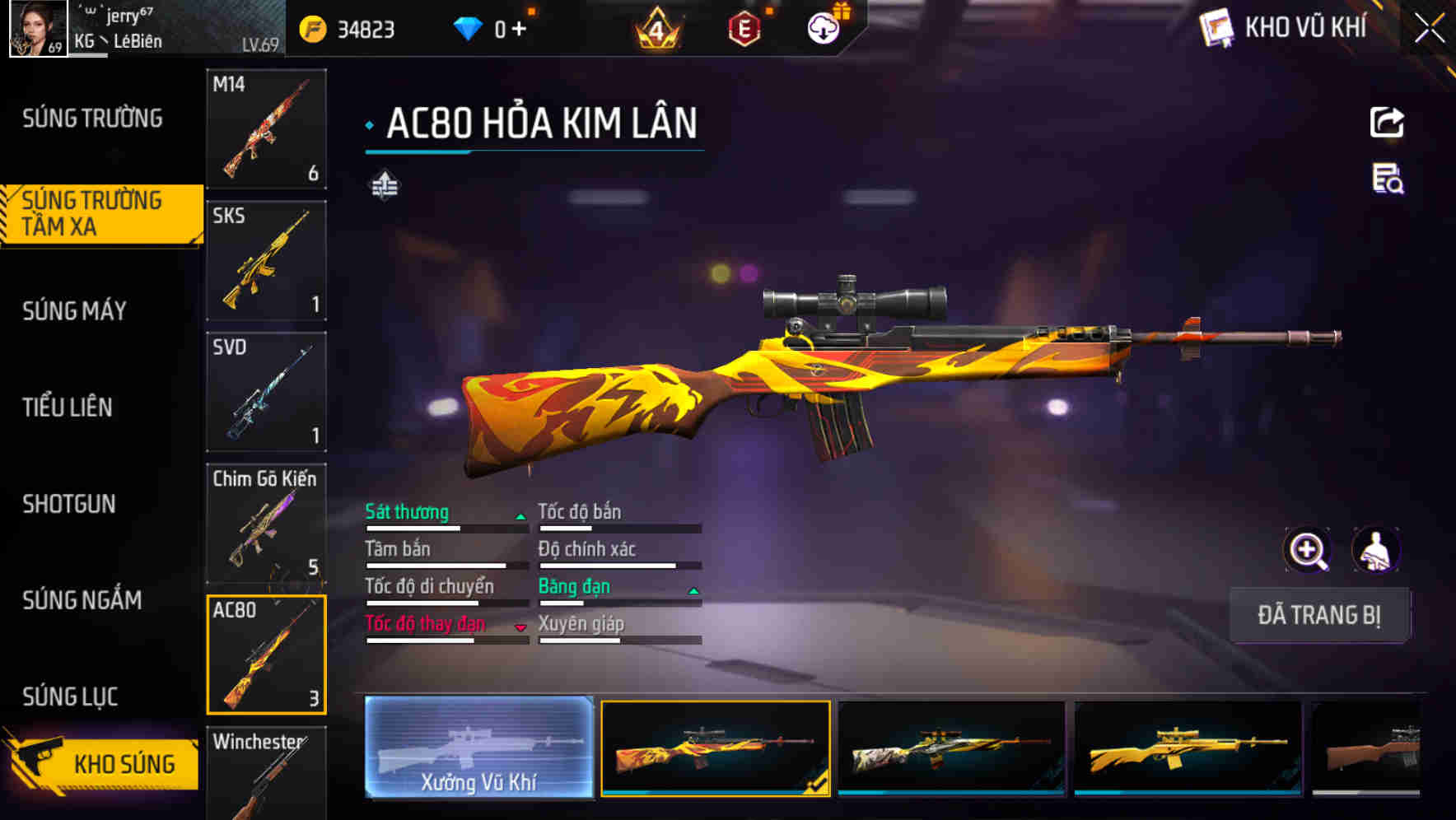Choose the Shotgun category
1456x820 pixels.
tap(69, 504)
